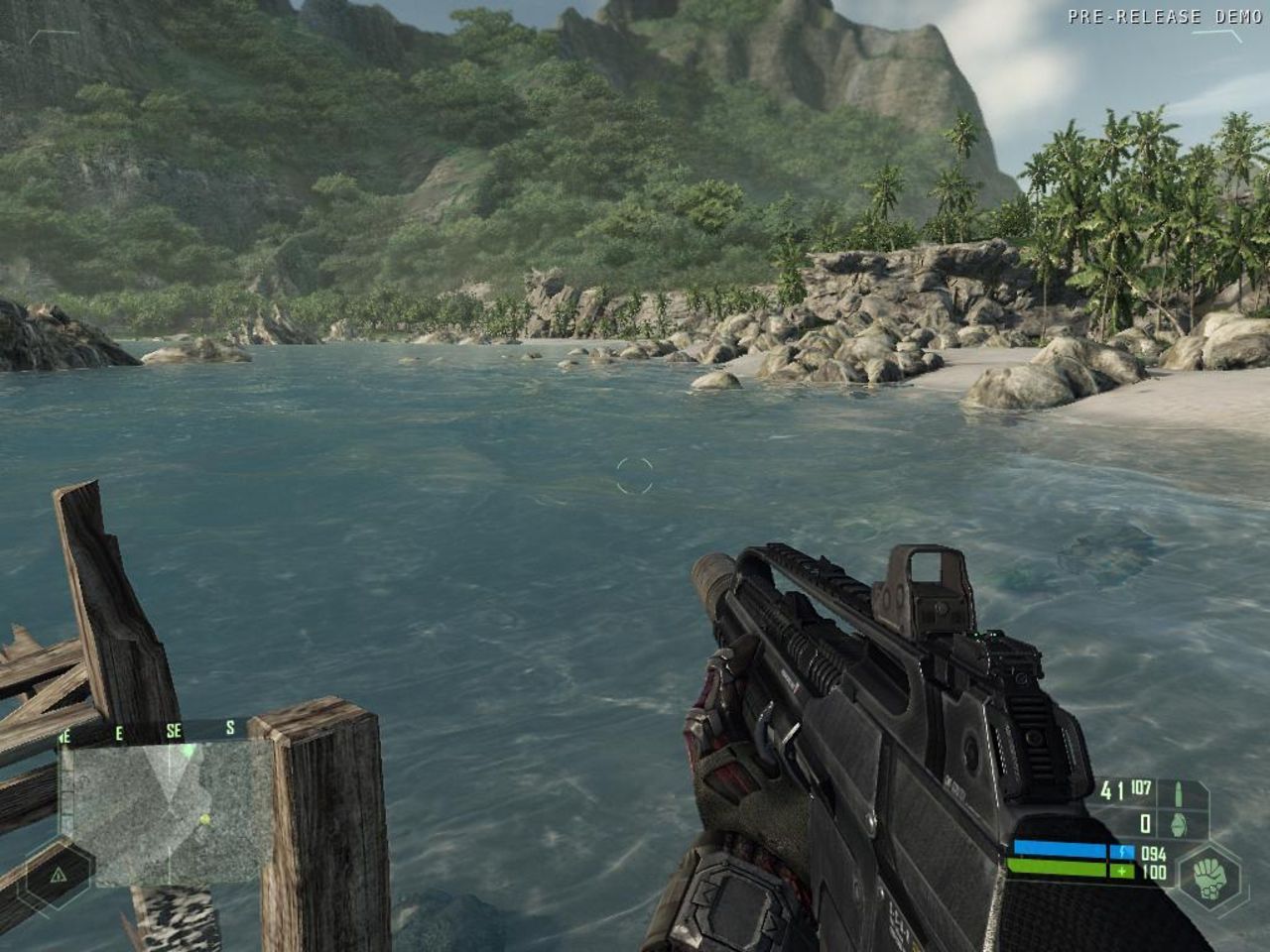
Task: Click the yellow objective dot on minimap
Action: [204, 819]
